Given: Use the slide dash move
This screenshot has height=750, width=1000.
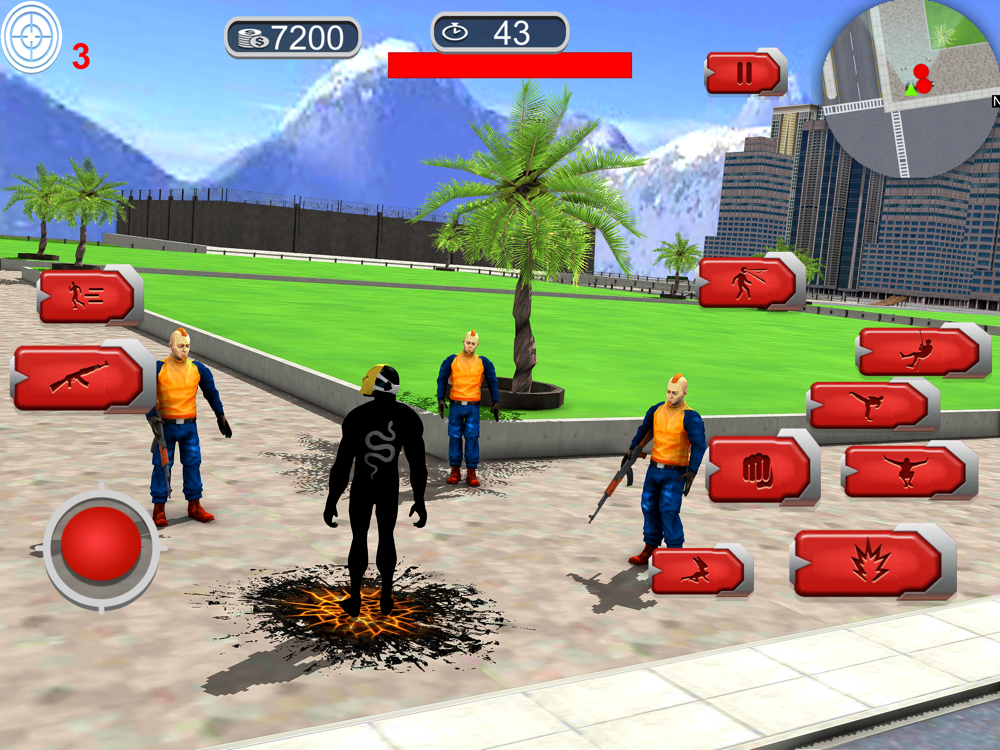Looking at the screenshot, I should pyautogui.click(x=699, y=571).
